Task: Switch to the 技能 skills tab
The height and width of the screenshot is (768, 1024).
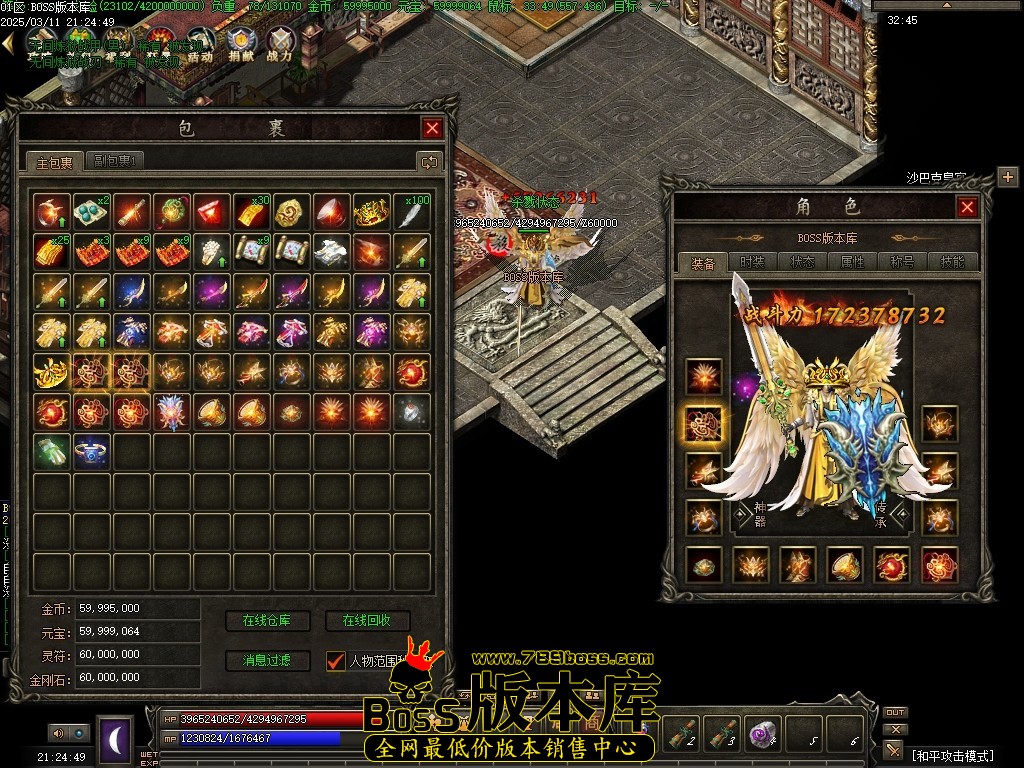Action: (x=952, y=262)
